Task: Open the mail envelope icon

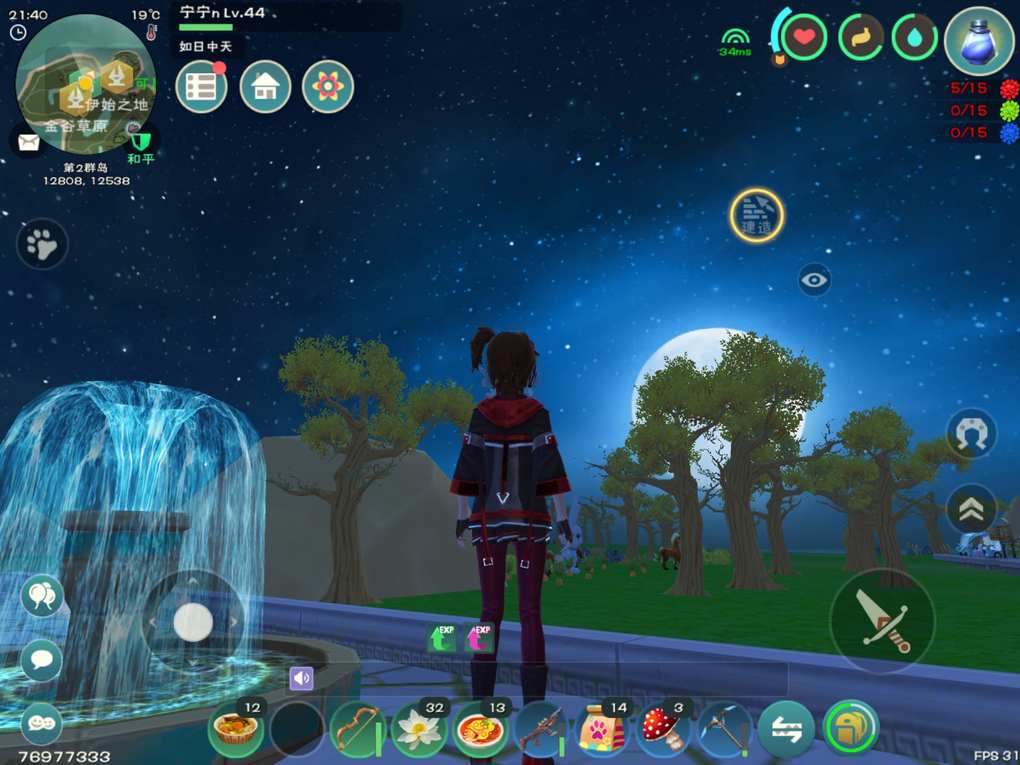Action: pyautogui.click(x=28, y=142)
